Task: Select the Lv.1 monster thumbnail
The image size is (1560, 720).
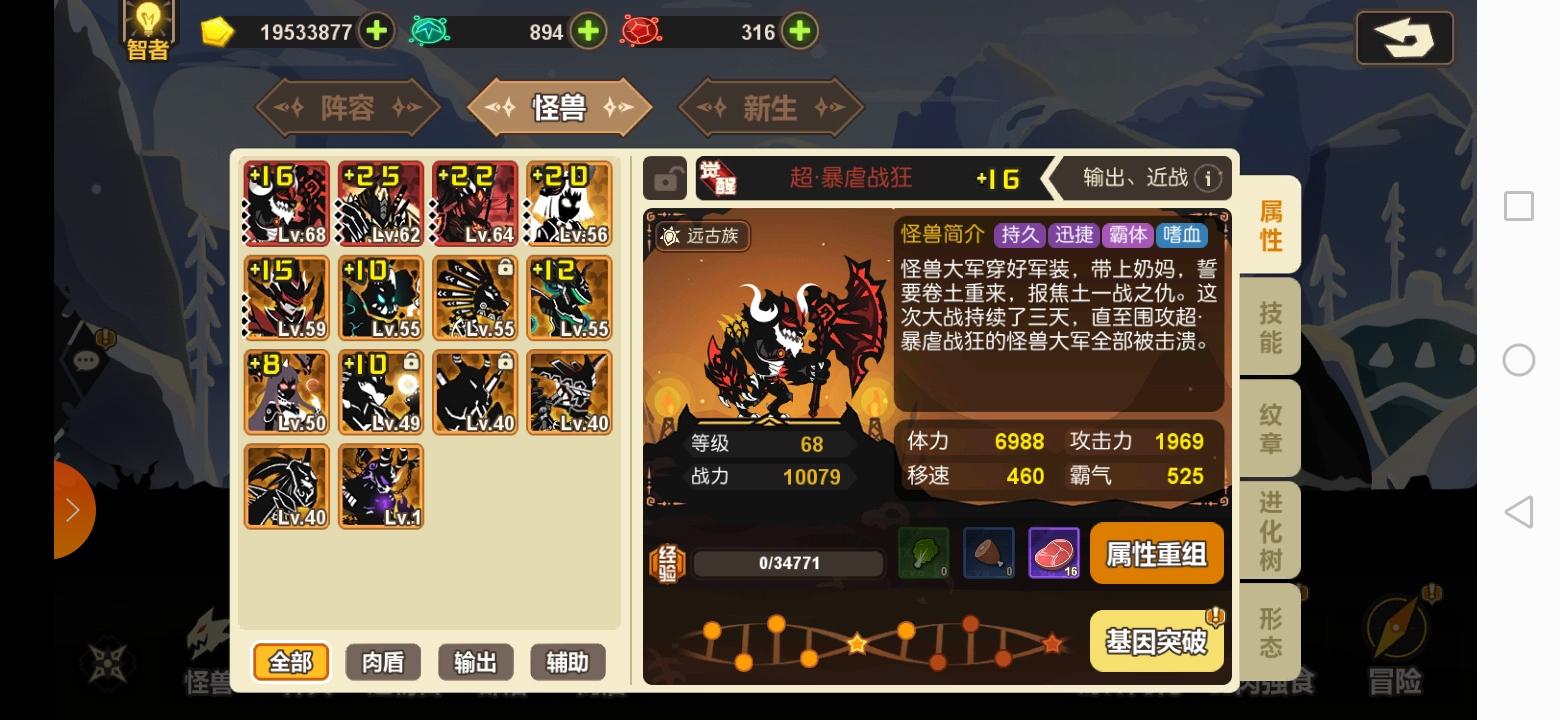Action: 381,486
